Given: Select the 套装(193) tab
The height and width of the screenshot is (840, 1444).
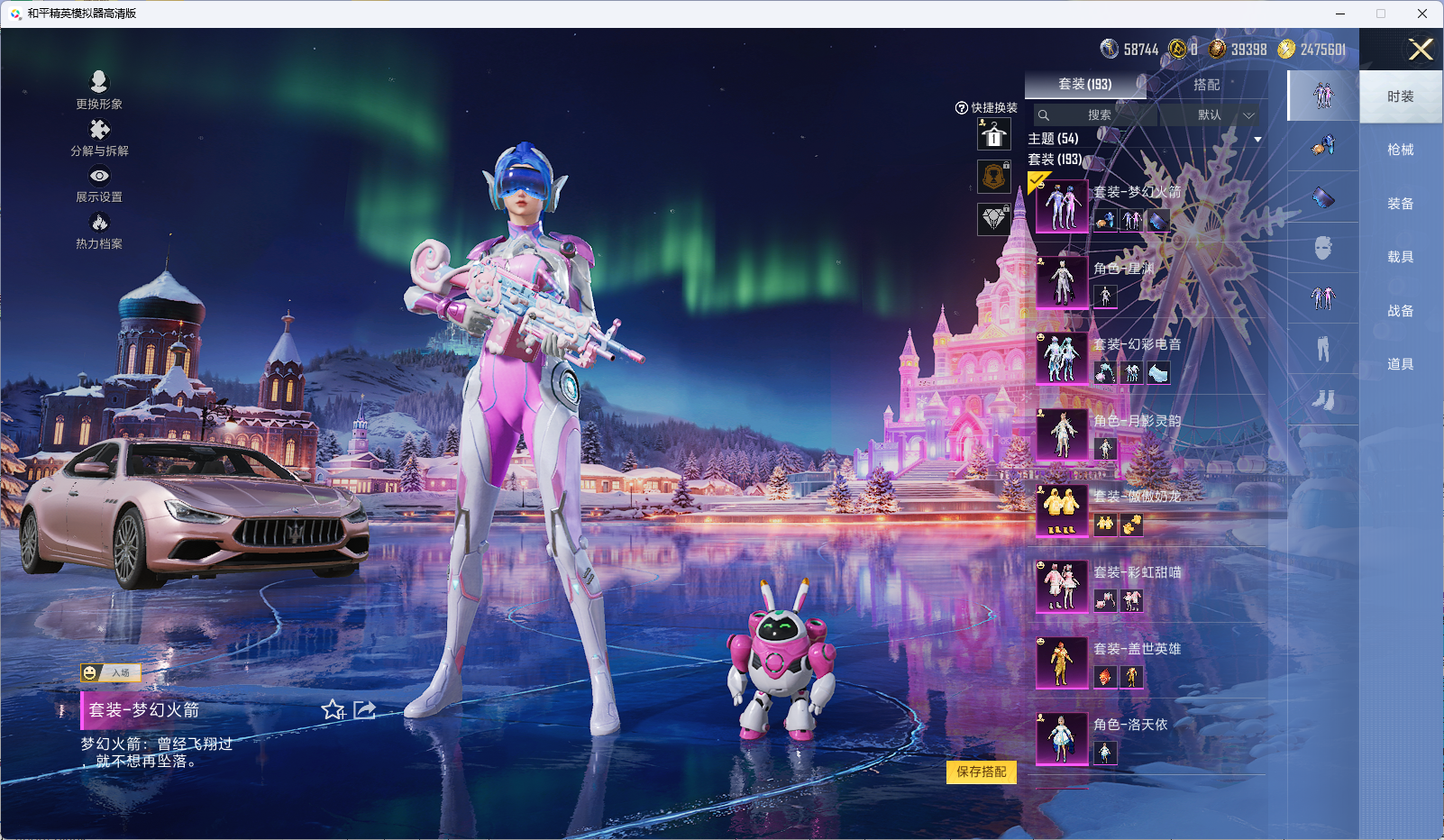Looking at the screenshot, I should (x=1084, y=85).
